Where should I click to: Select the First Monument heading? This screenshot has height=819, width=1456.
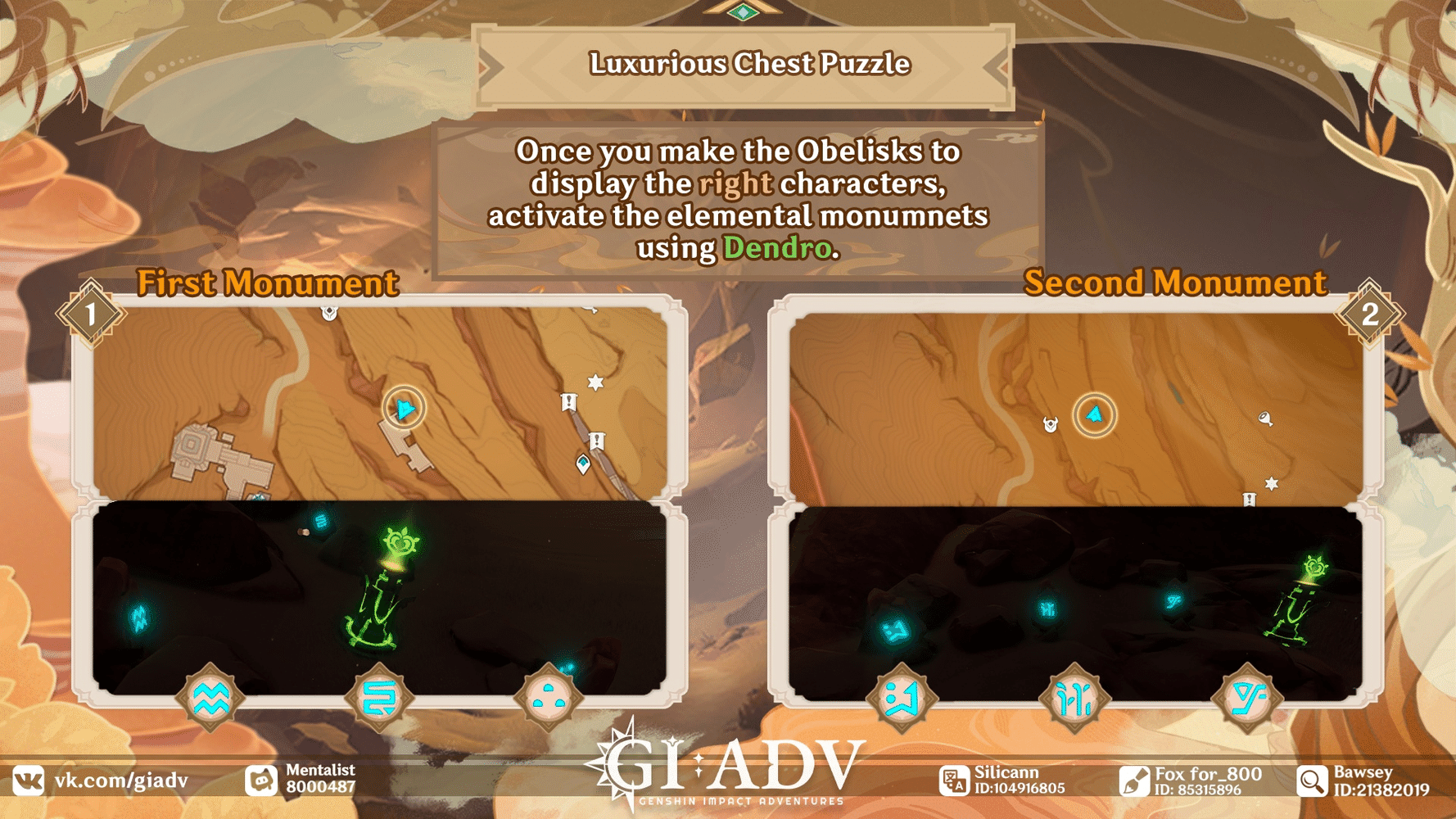pyautogui.click(x=266, y=283)
